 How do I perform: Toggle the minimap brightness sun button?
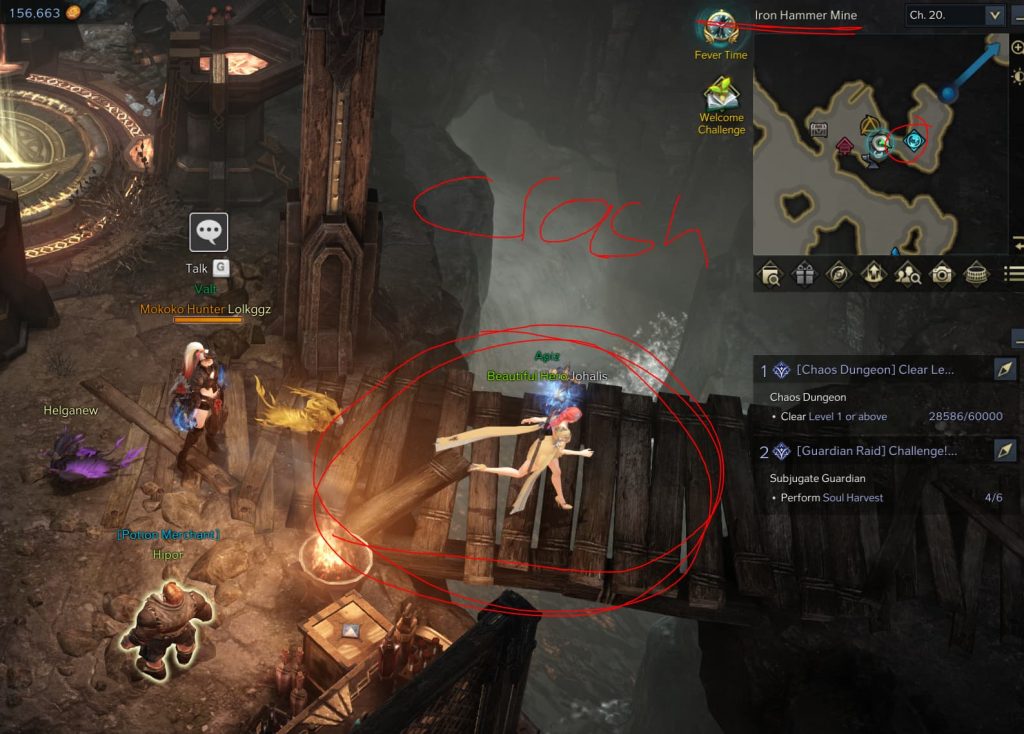[x=1017, y=77]
